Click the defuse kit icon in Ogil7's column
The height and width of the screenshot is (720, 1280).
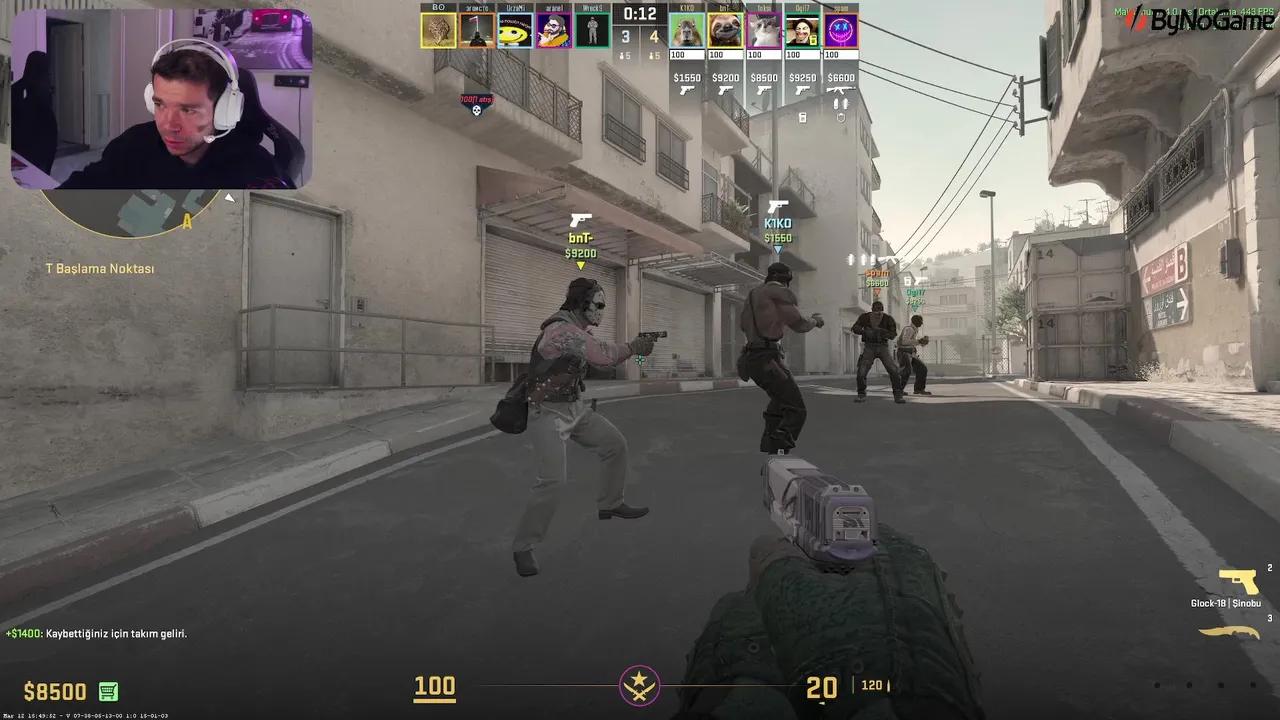[x=803, y=117]
